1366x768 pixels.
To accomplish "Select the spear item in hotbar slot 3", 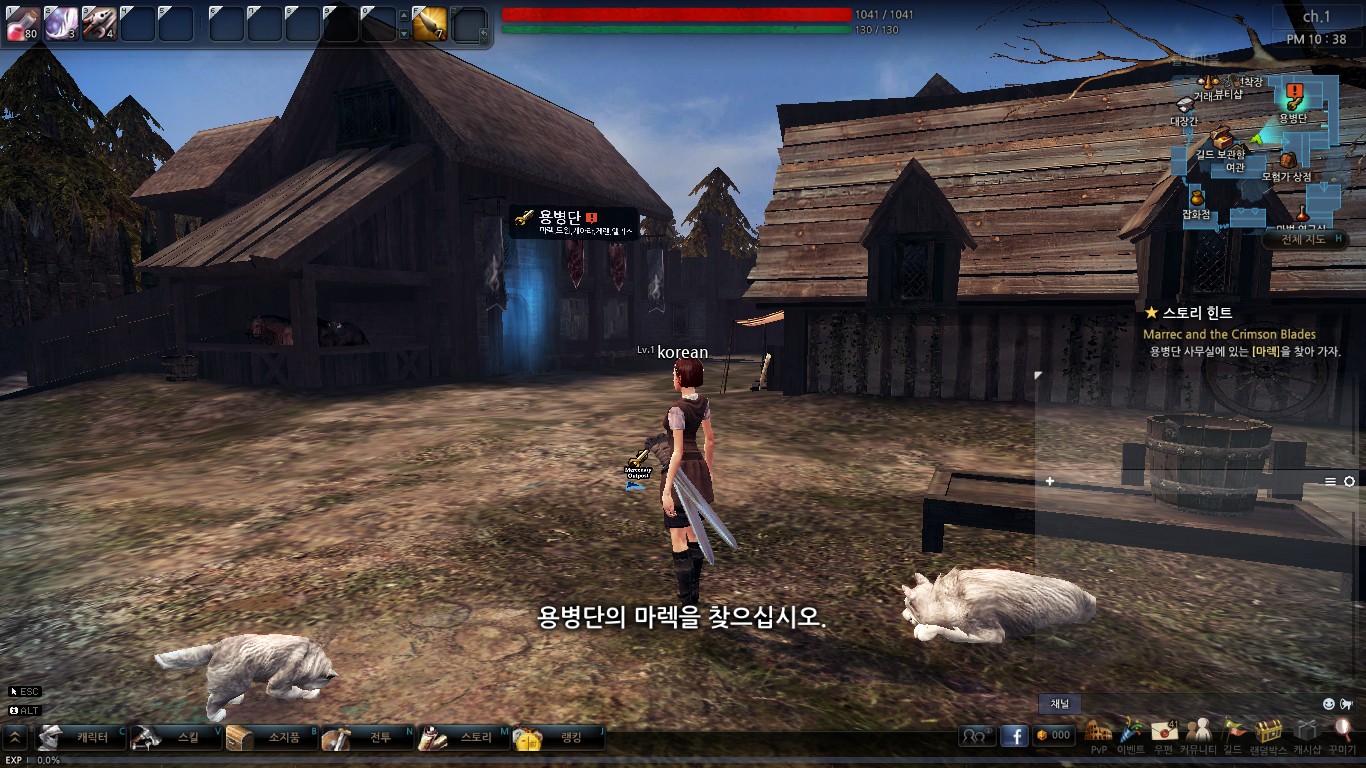I will click(99, 23).
